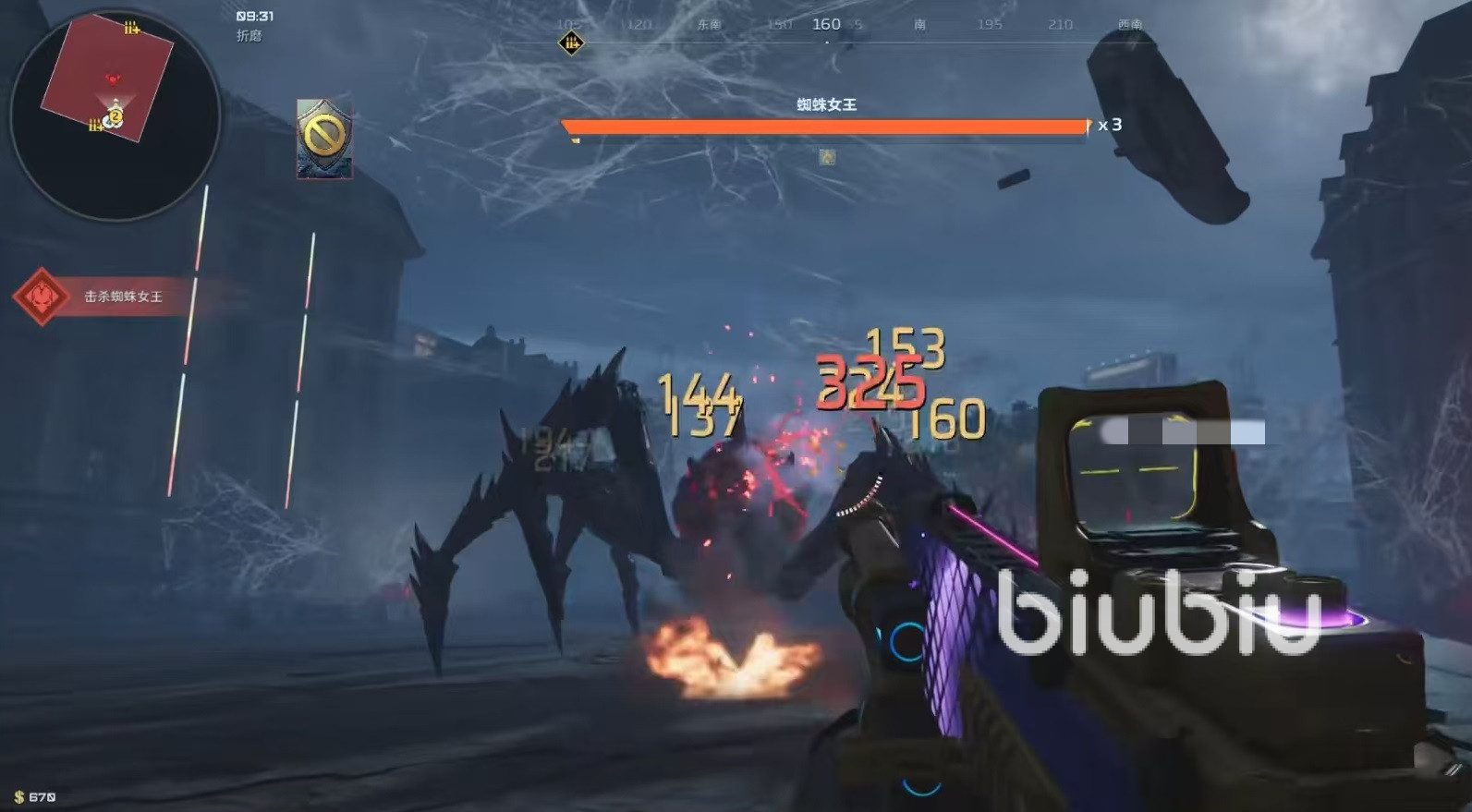Screen dimensions: 1472x812
Task: Click the red boss marker on minimap
Action: [113, 80]
